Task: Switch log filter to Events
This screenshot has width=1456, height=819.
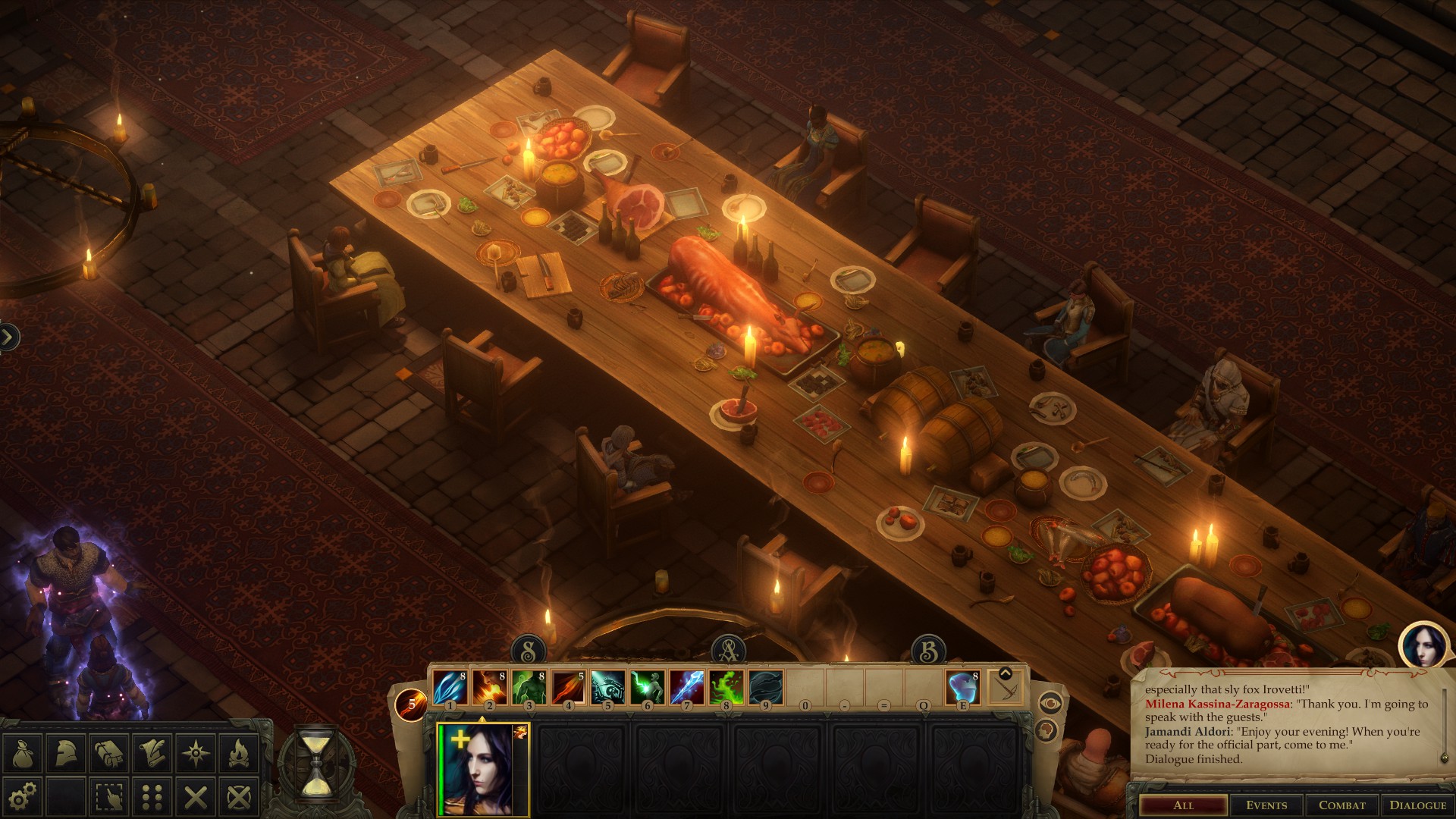Action: [x=1266, y=805]
